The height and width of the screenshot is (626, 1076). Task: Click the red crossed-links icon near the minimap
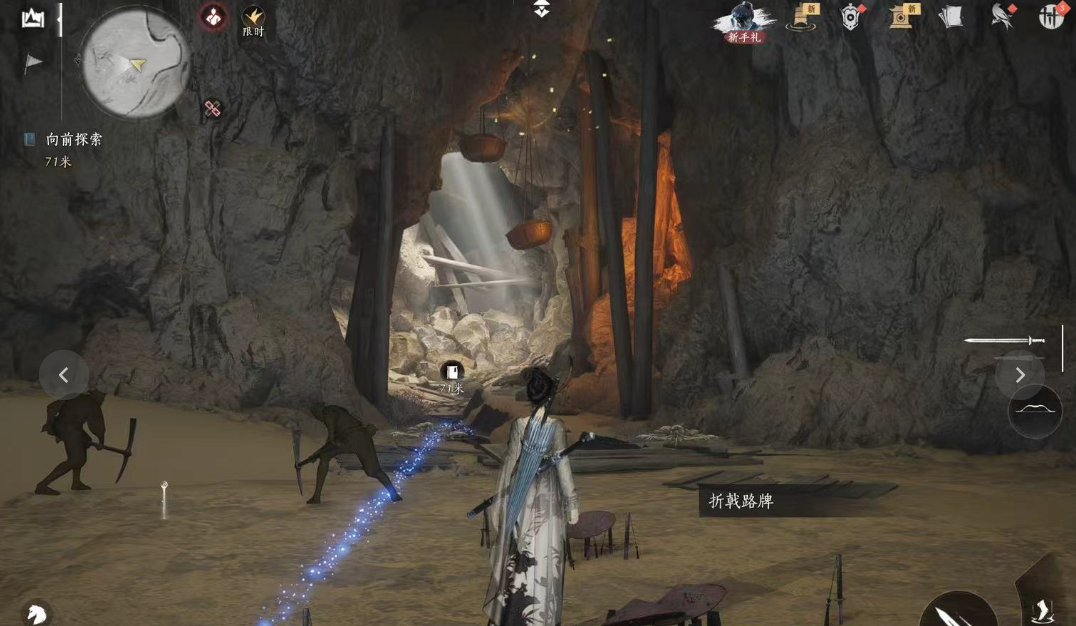(212, 109)
